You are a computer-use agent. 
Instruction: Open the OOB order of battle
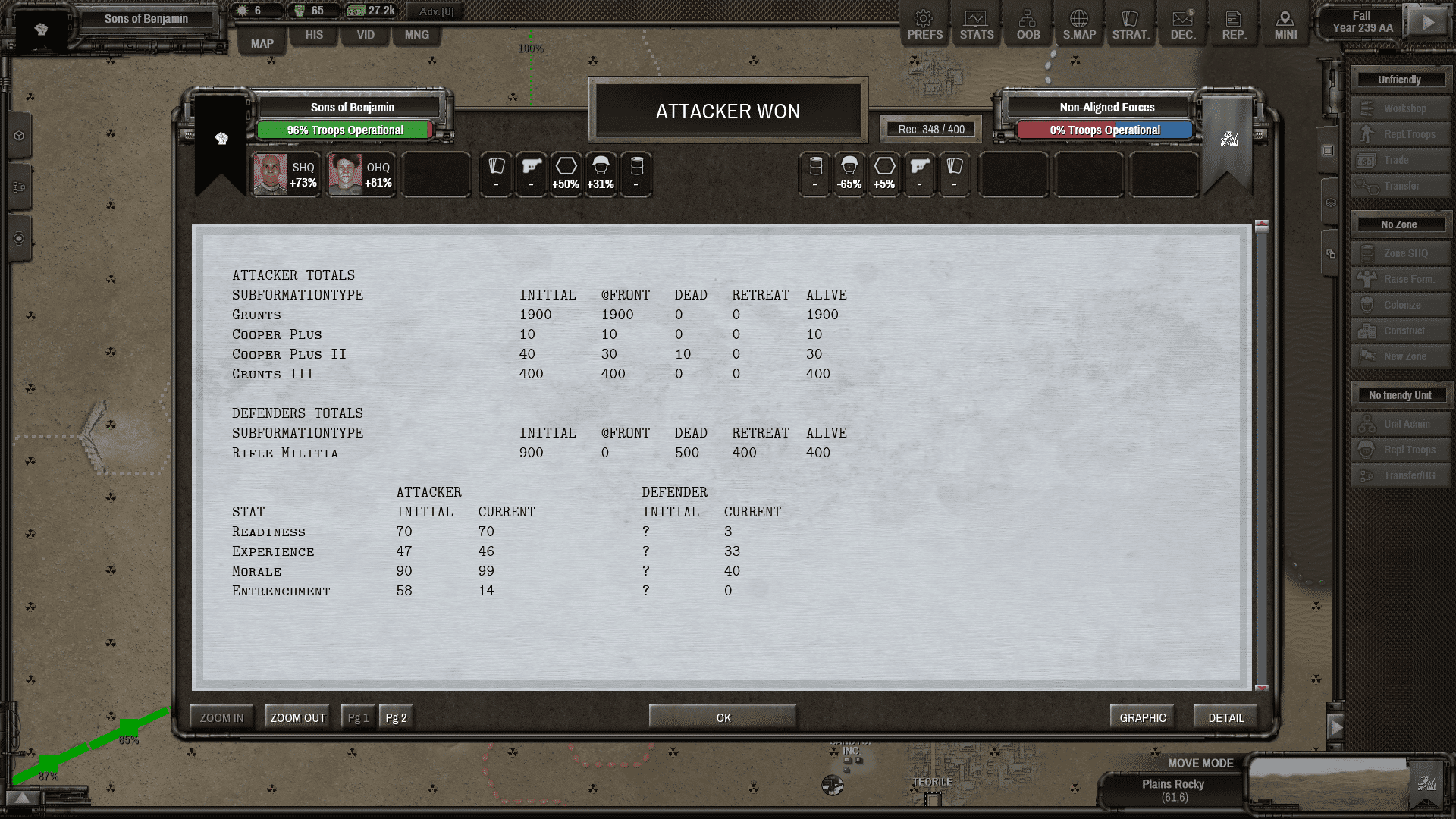click(1028, 24)
